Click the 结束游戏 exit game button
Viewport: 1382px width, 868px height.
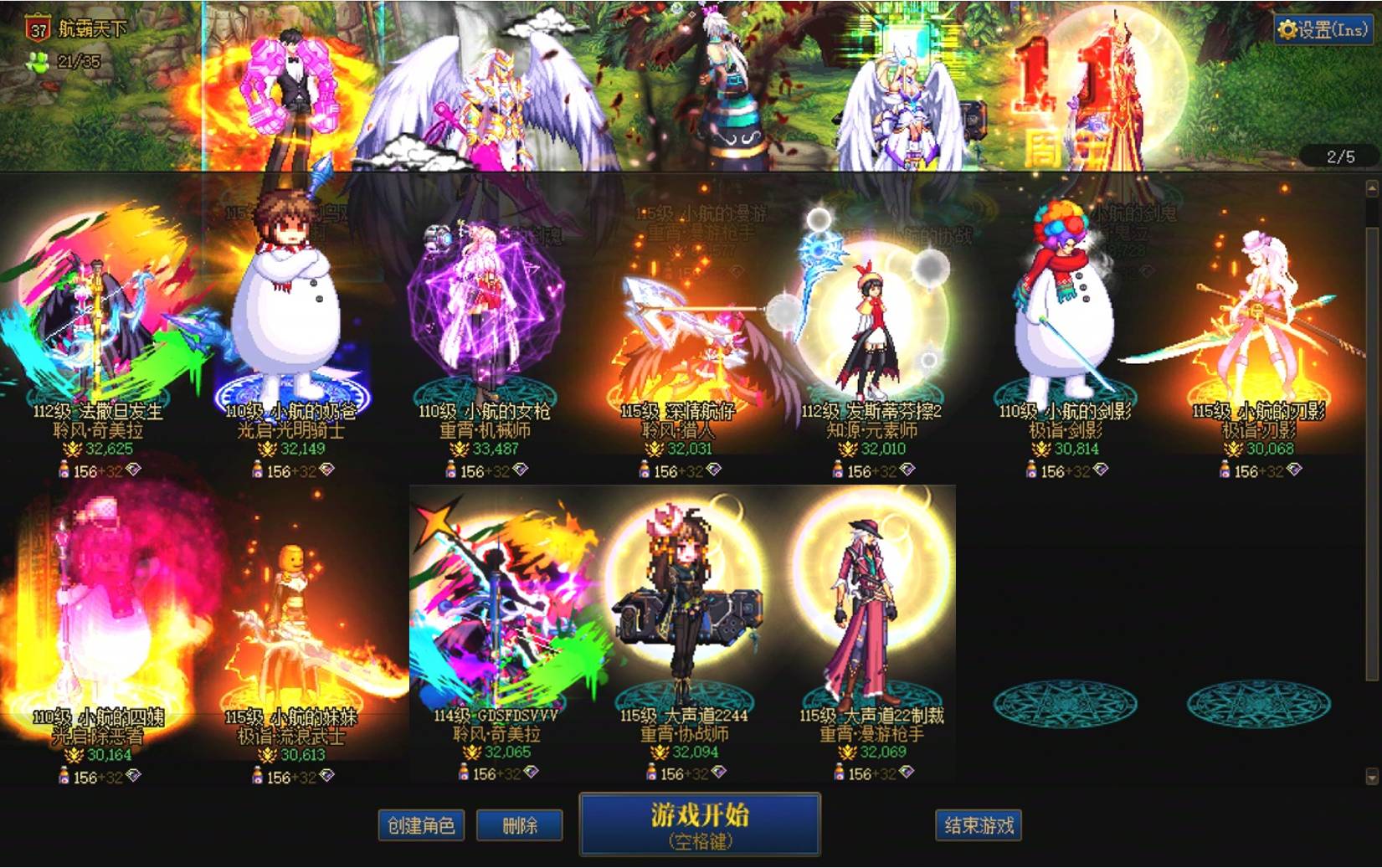coord(978,824)
